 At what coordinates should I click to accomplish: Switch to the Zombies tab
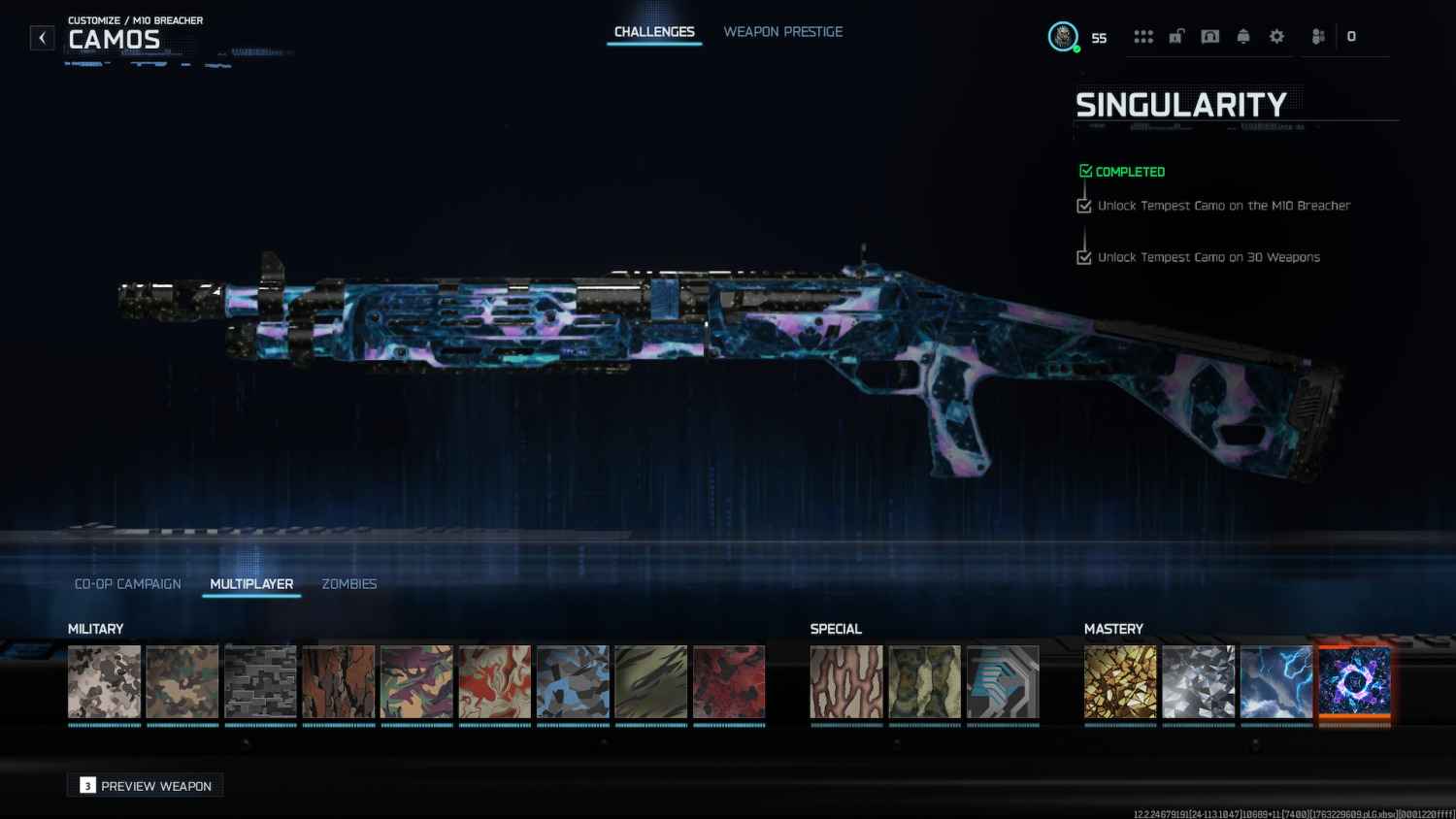click(x=349, y=583)
